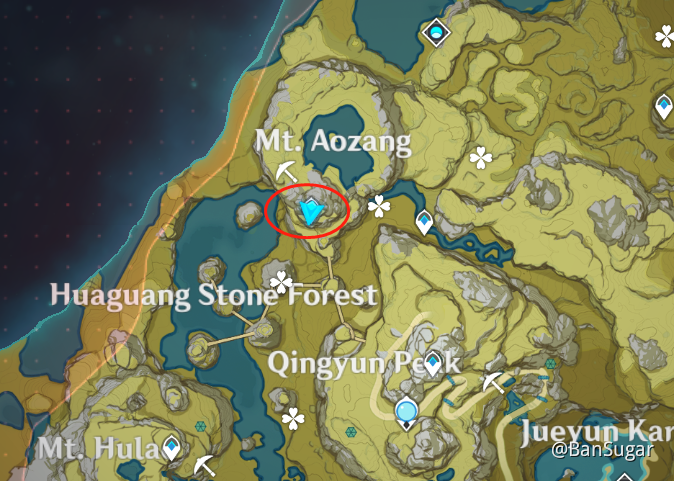Pick the flower marker above Huaguang Stone Forest
Viewport: 674px width, 481px height.
point(283,281)
